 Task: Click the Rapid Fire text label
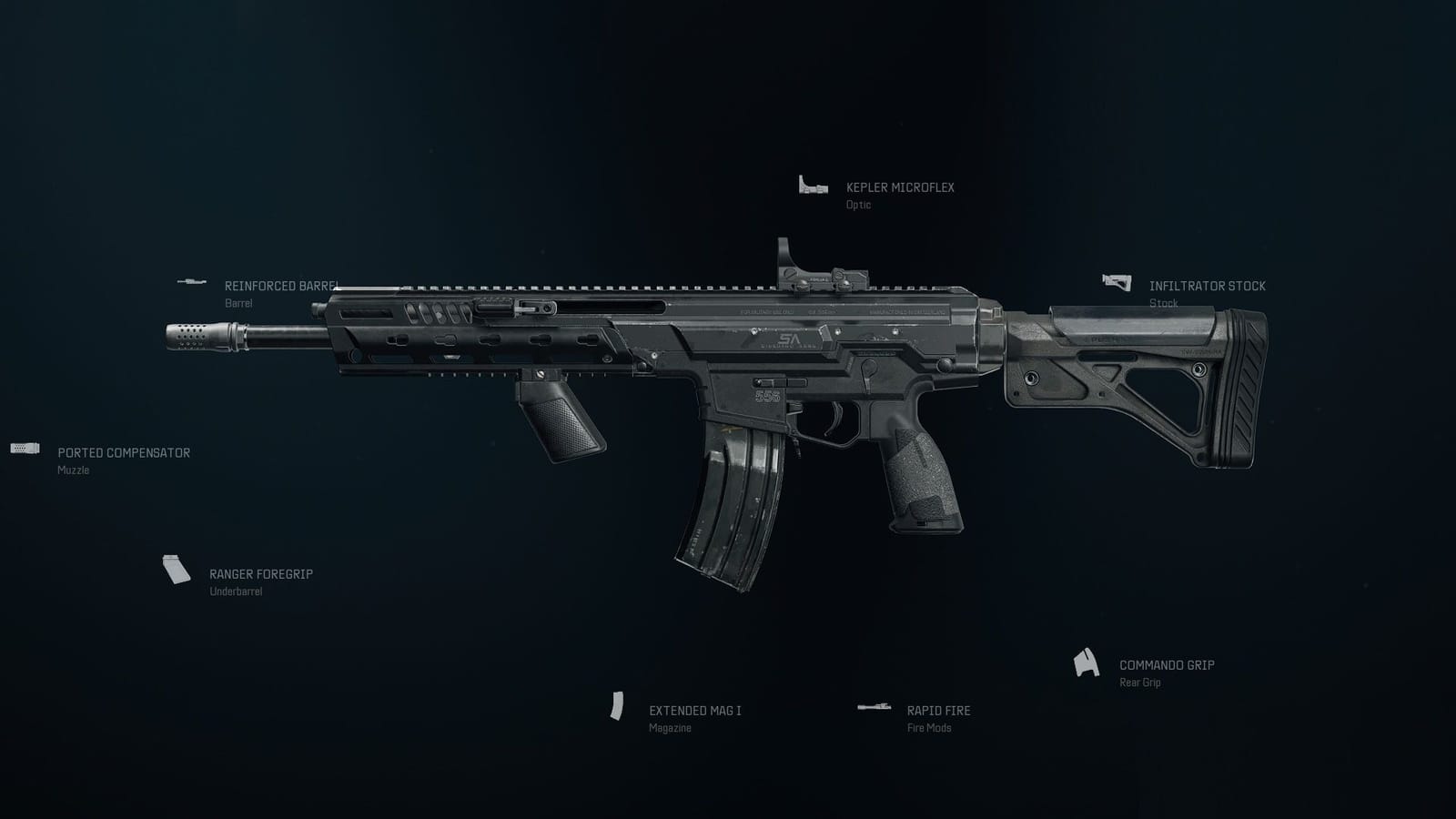(937, 711)
